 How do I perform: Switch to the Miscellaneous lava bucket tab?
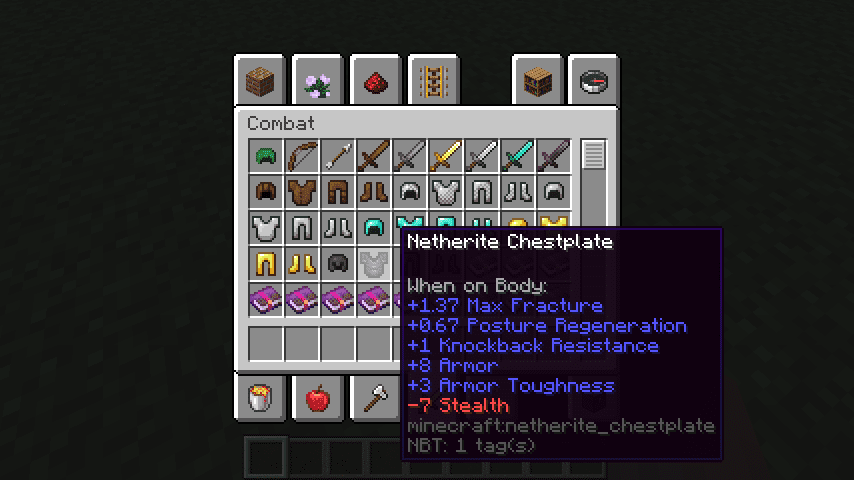262,399
